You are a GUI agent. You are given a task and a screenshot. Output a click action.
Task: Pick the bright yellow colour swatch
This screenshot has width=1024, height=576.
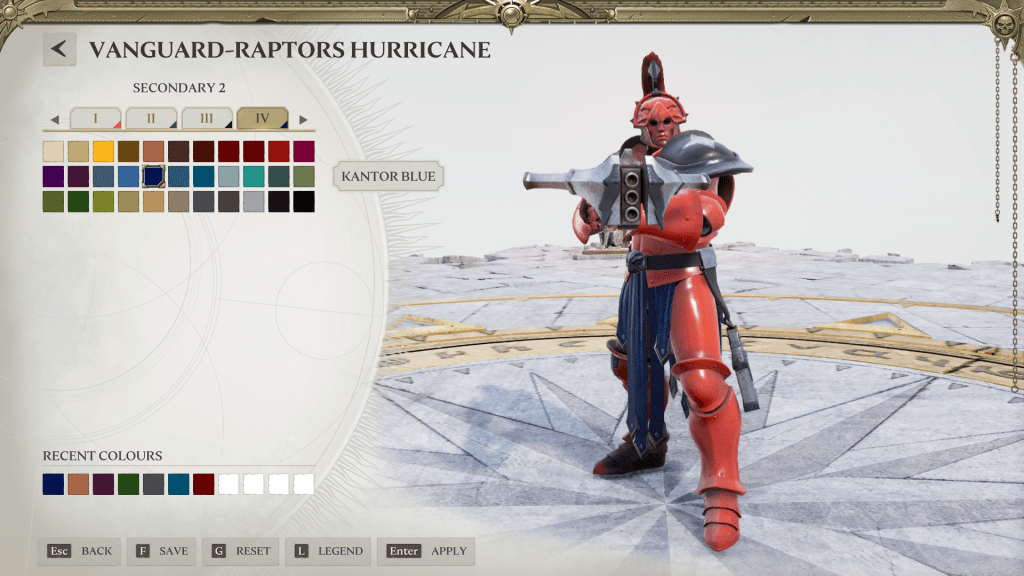[x=103, y=152]
